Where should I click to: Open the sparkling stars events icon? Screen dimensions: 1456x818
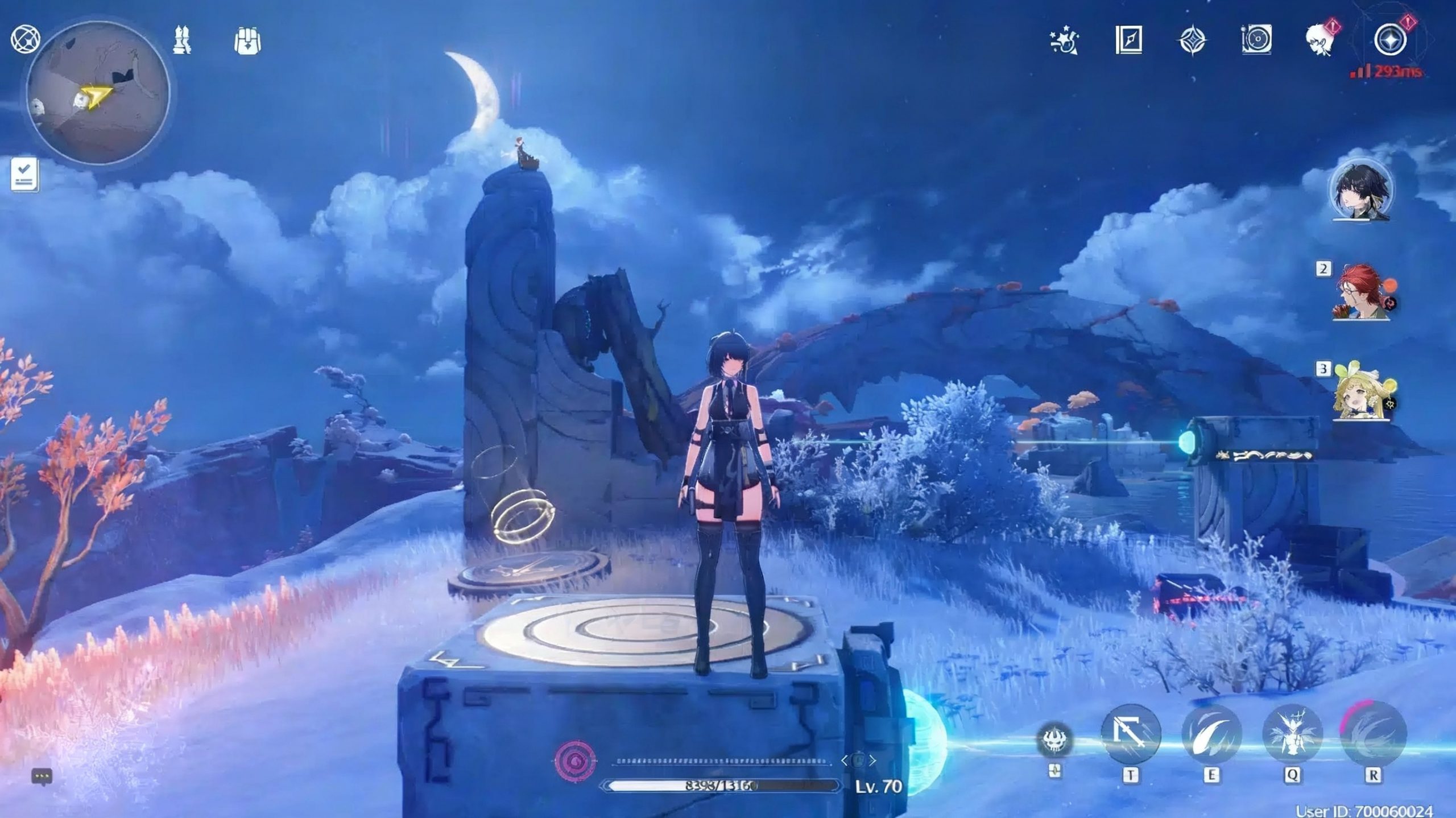point(1064,41)
